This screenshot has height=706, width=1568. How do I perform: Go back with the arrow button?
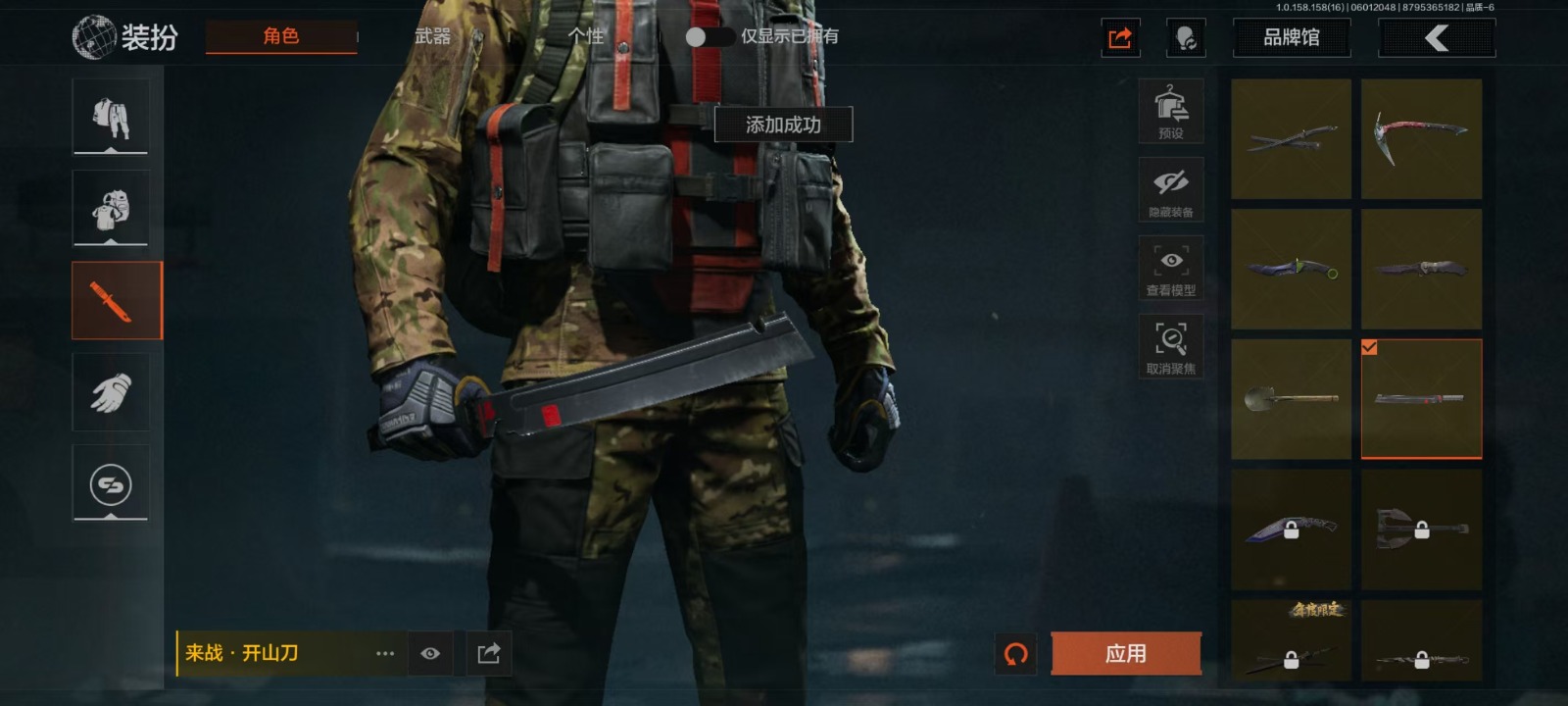coord(1436,38)
